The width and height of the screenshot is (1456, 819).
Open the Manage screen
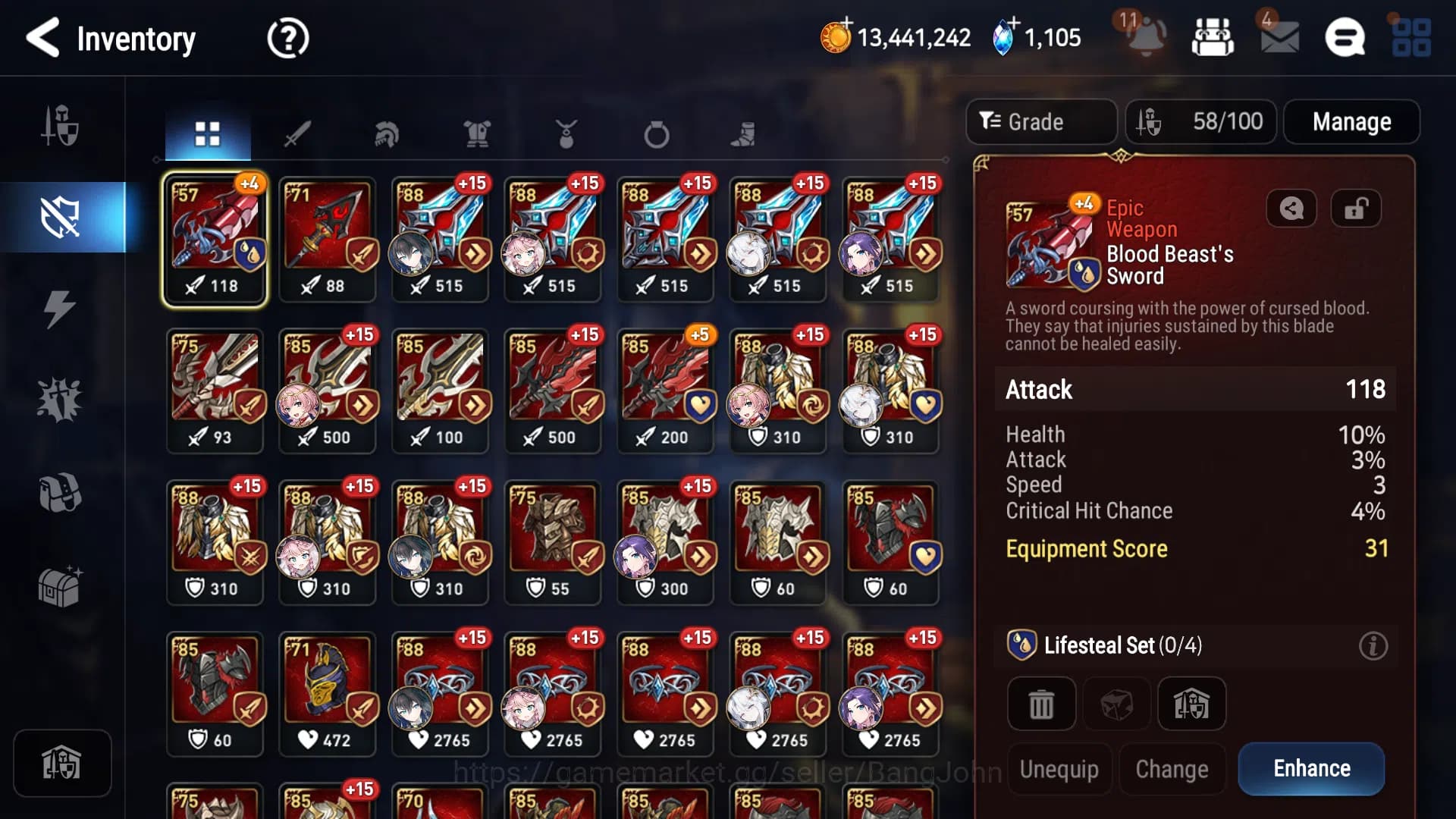(x=1351, y=121)
